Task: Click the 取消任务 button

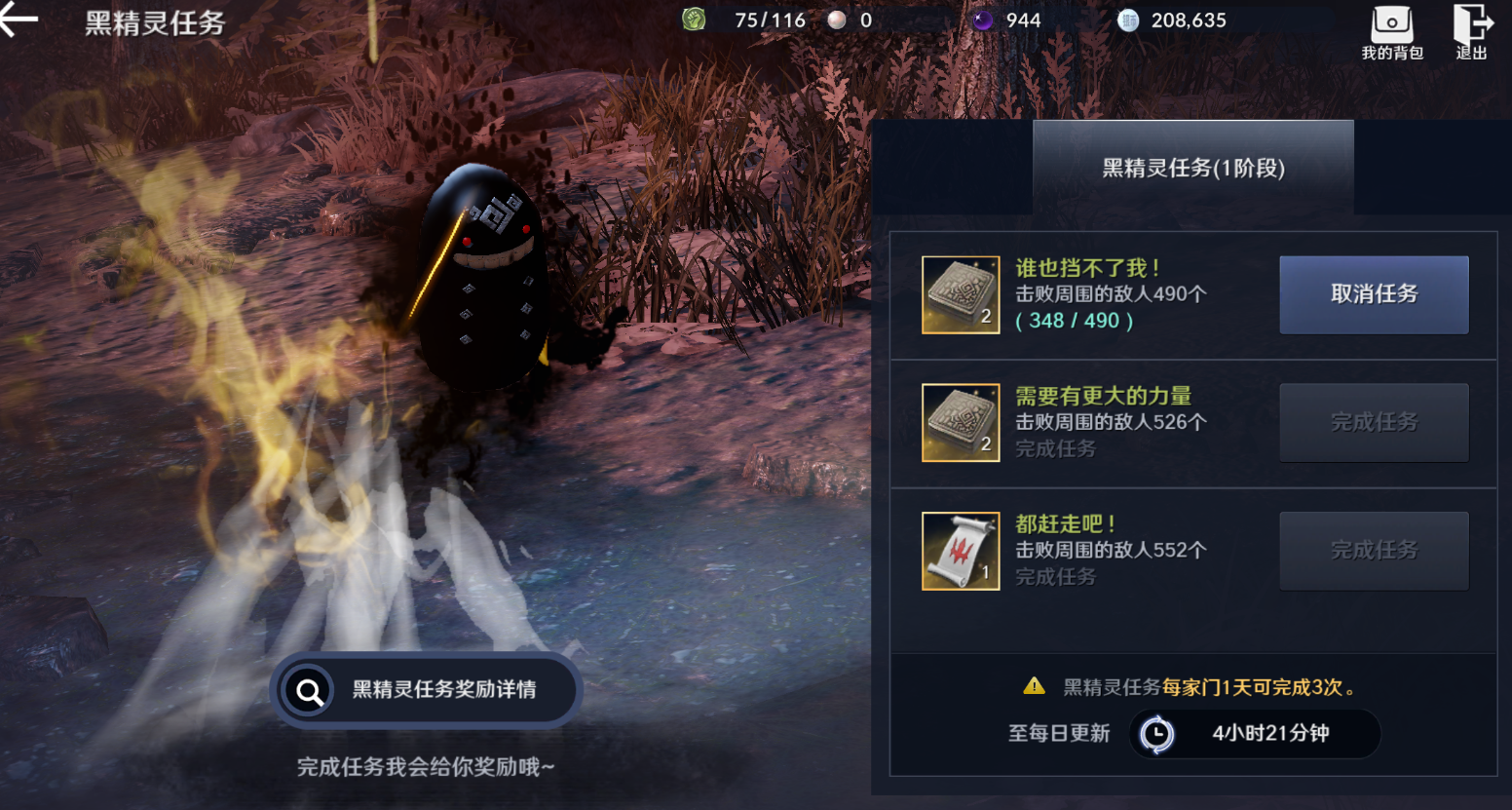Action: (1374, 294)
